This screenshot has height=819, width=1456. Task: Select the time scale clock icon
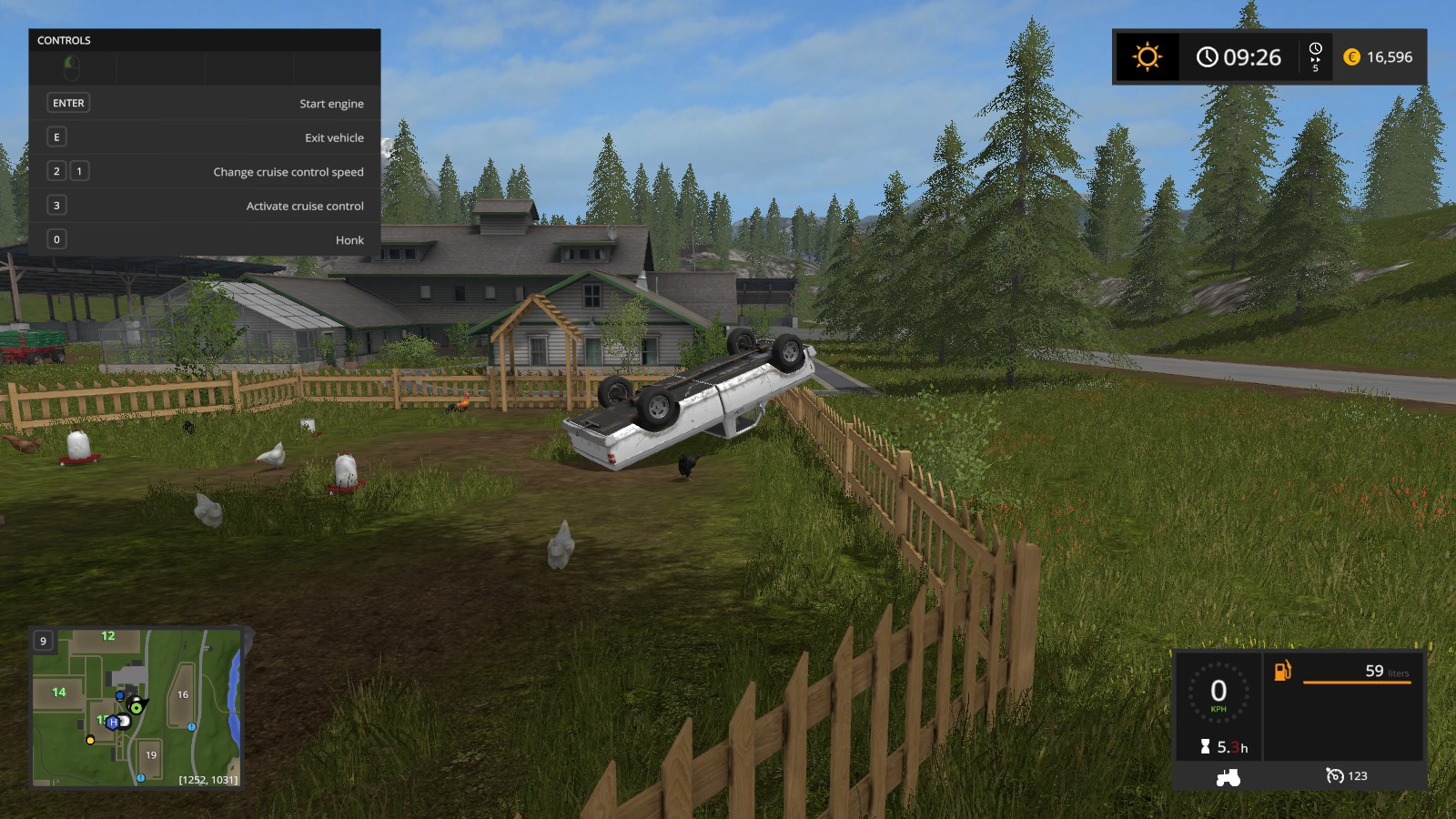coord(1315,49)
